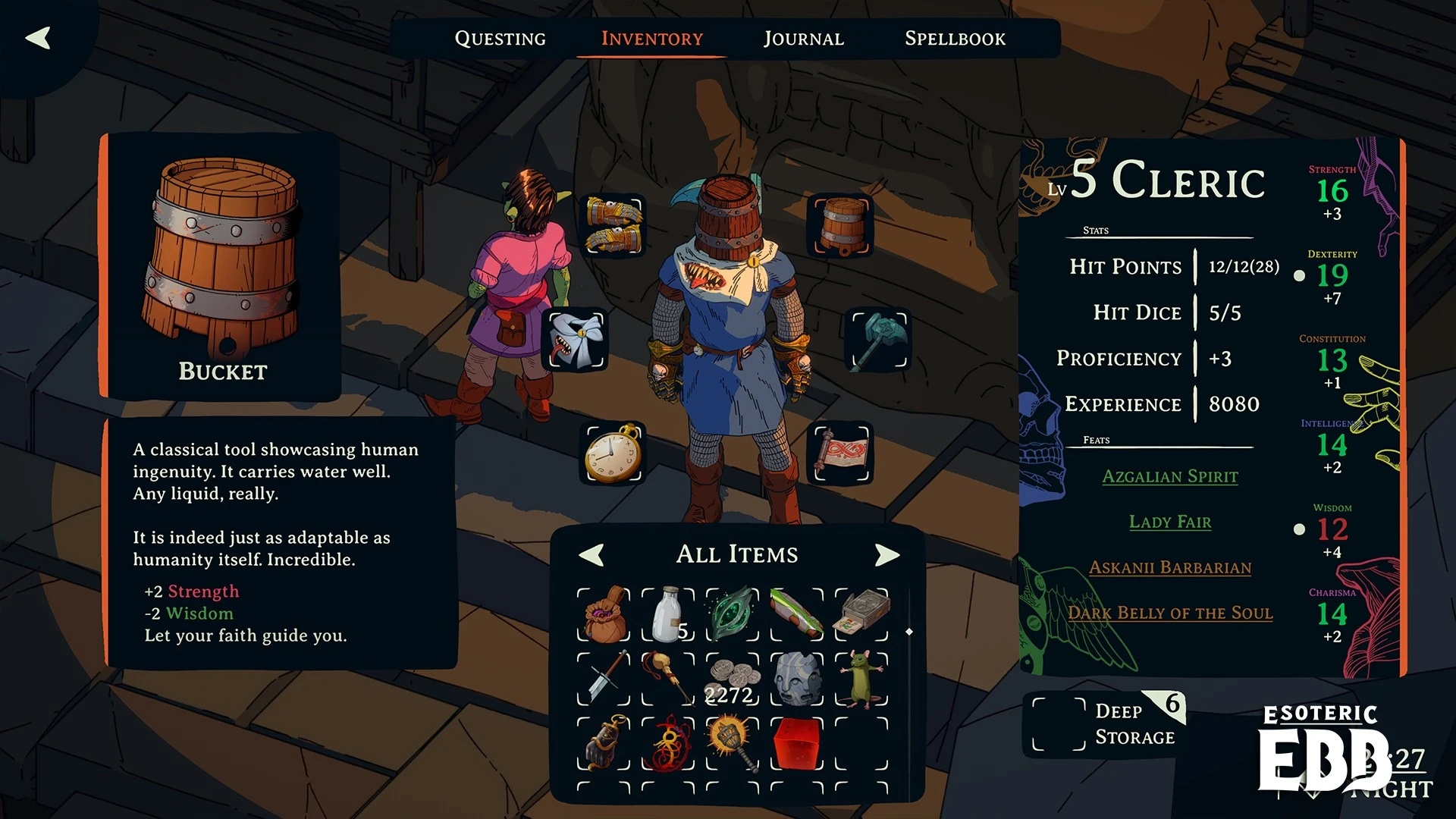Select the equipped toothy scarf slot
Image resolution: width=1456 pixels, height=819 pixels.
(x=576, y=339)
